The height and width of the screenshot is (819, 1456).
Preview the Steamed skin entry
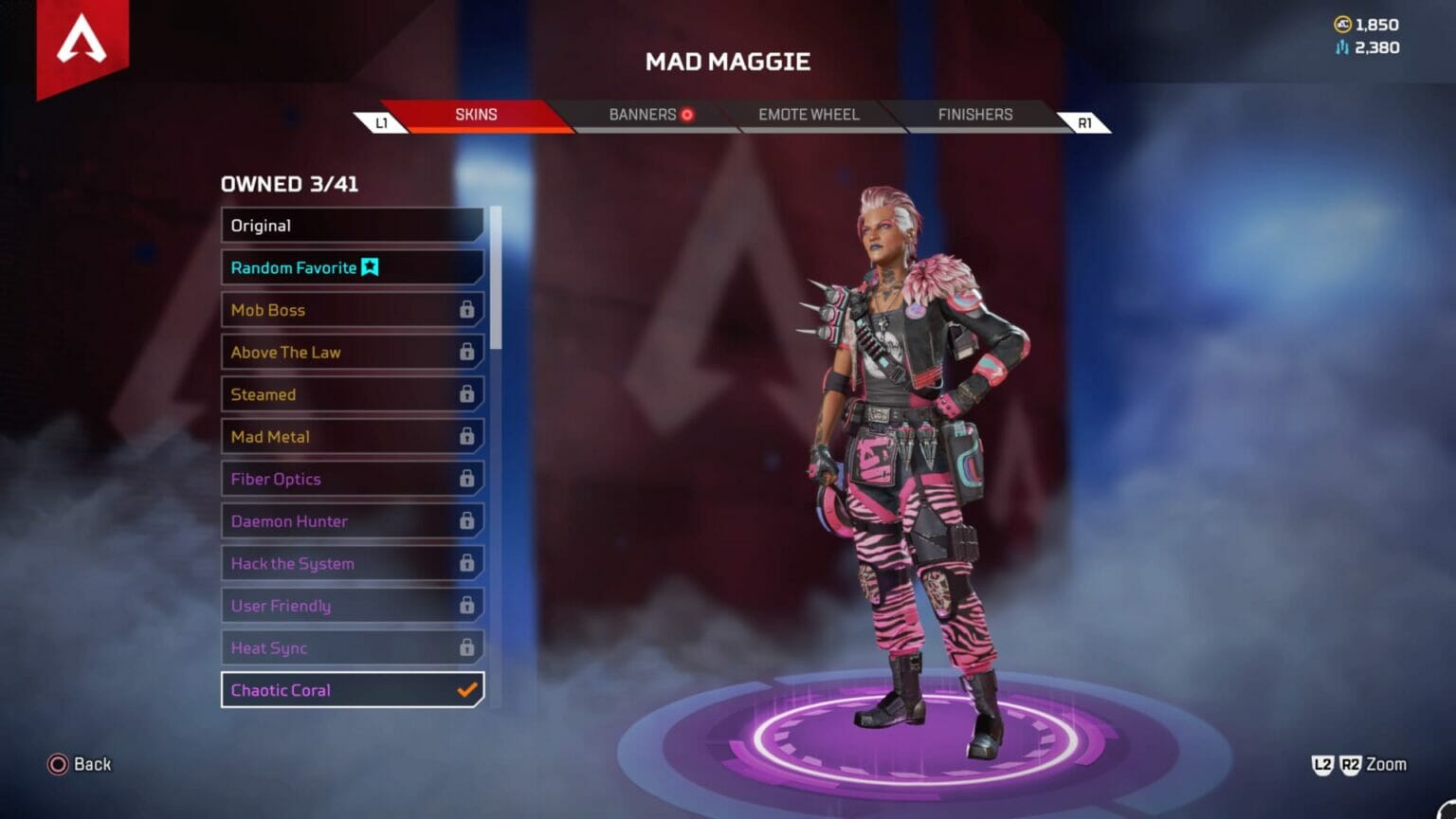point(352,394)
